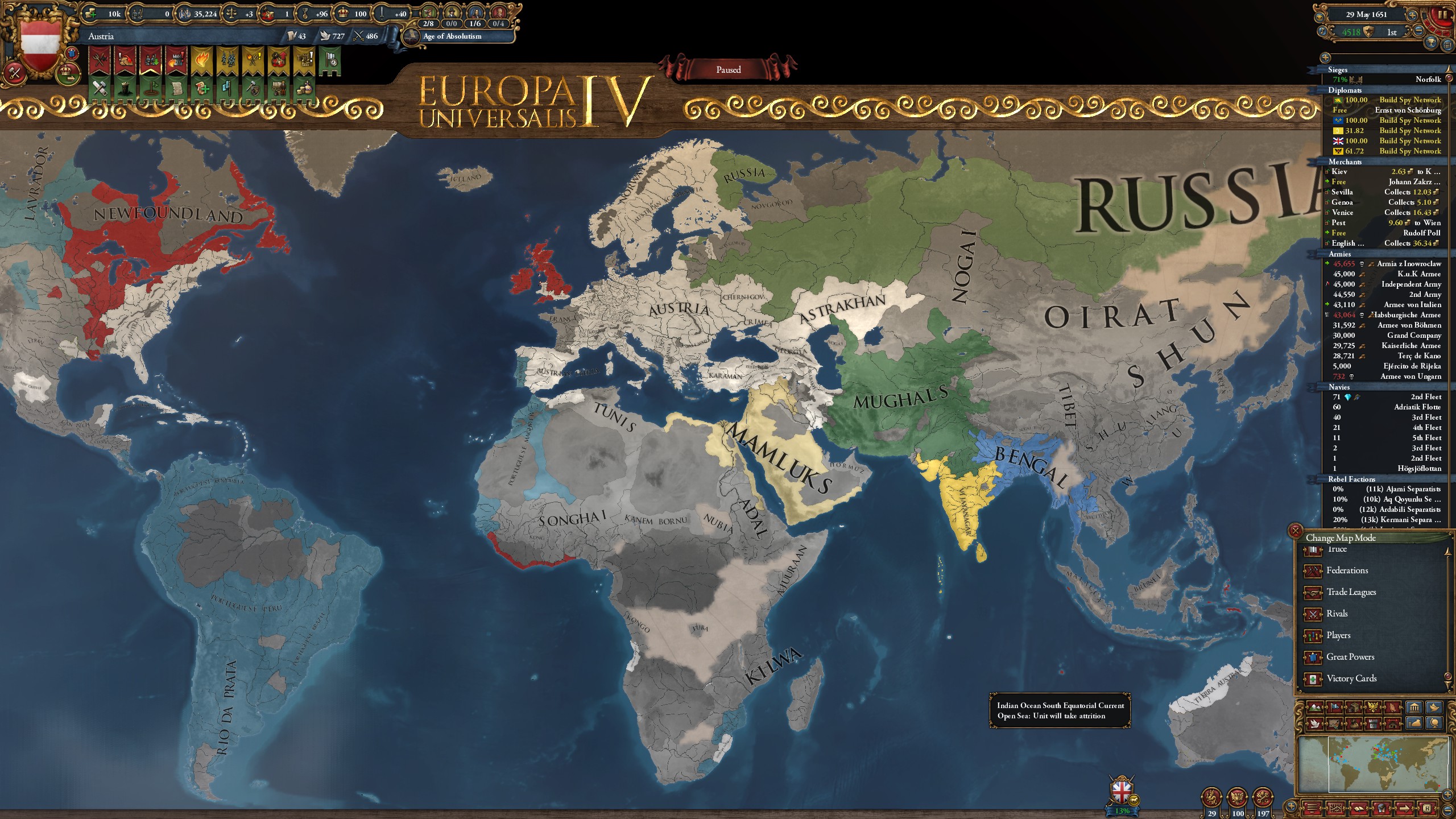Open the trade goods map mode
1456x819 pixels.
[1354, 708]
